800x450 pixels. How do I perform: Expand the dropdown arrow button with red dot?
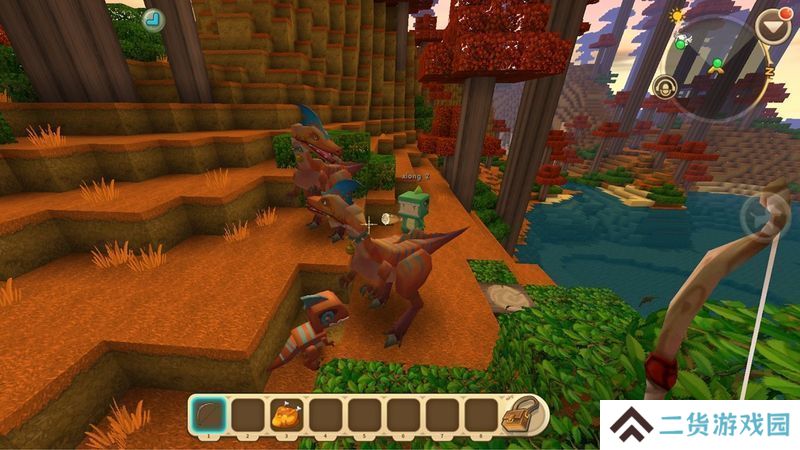coord(770,26)
